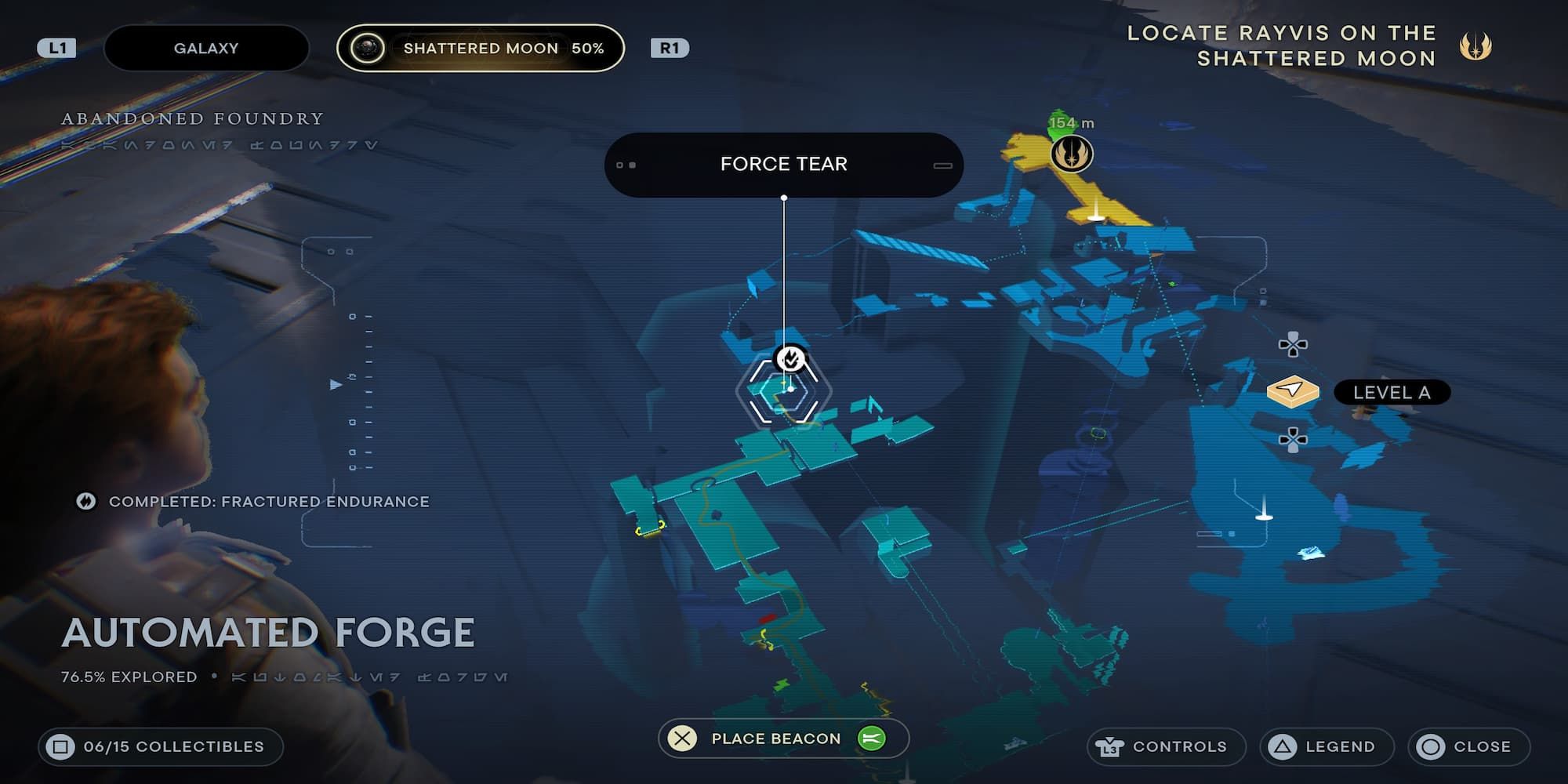This screenshot has width=1568, height=784.
Task: Switch maps using the R1 button
Action: tap(670, 48)
